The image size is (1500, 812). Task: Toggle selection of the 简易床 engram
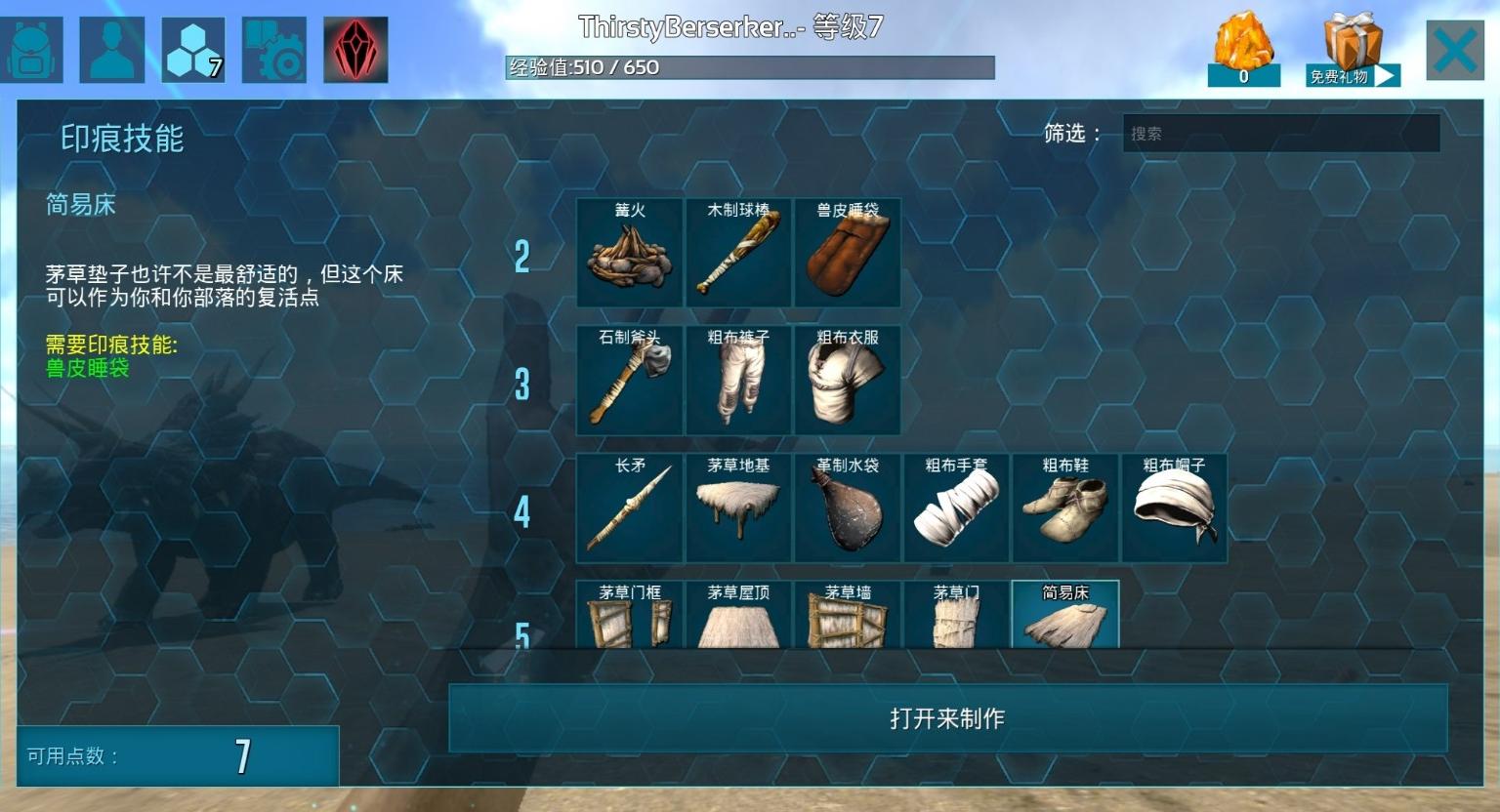coord(1064,615)
